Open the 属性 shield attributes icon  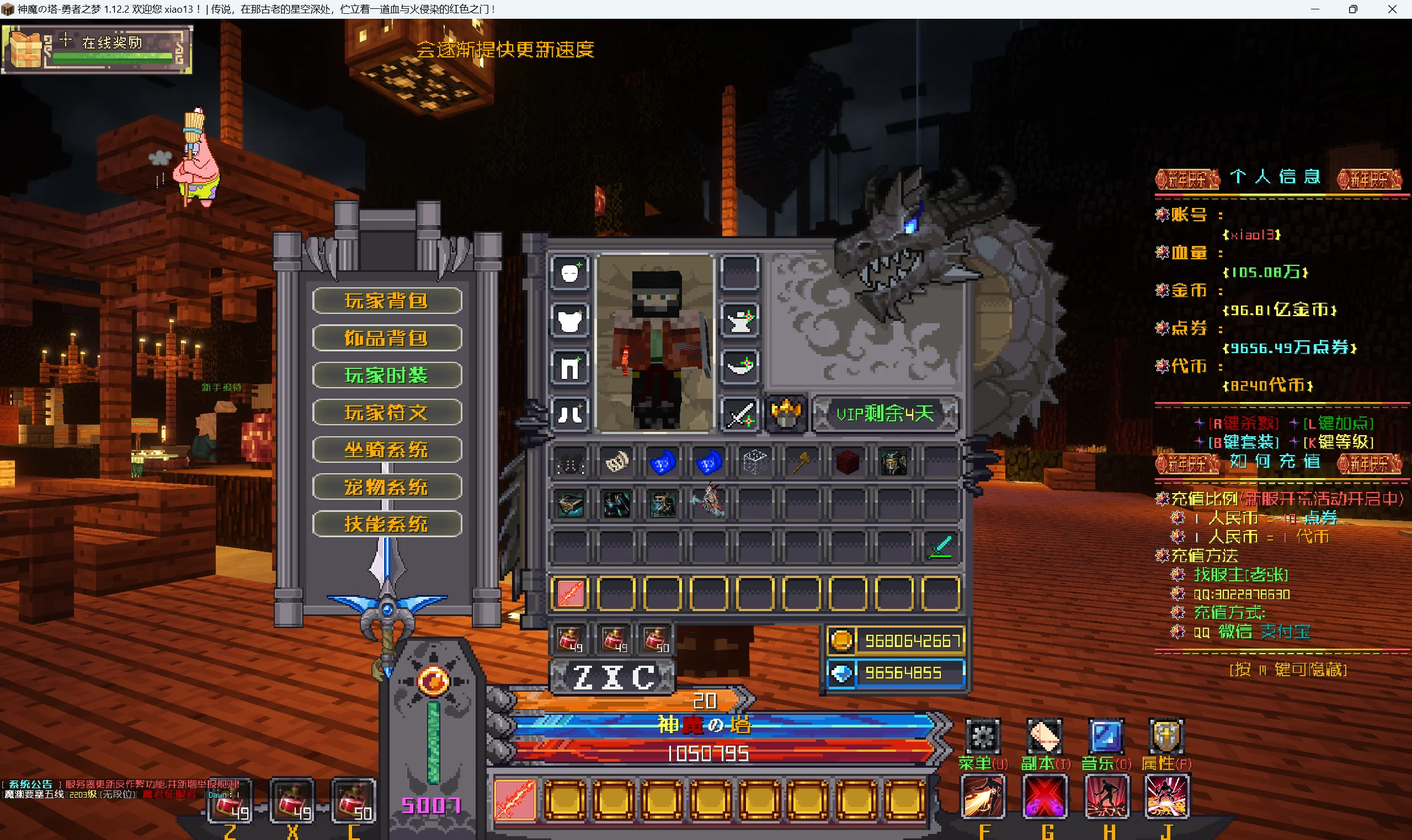tap(1166, 737)
